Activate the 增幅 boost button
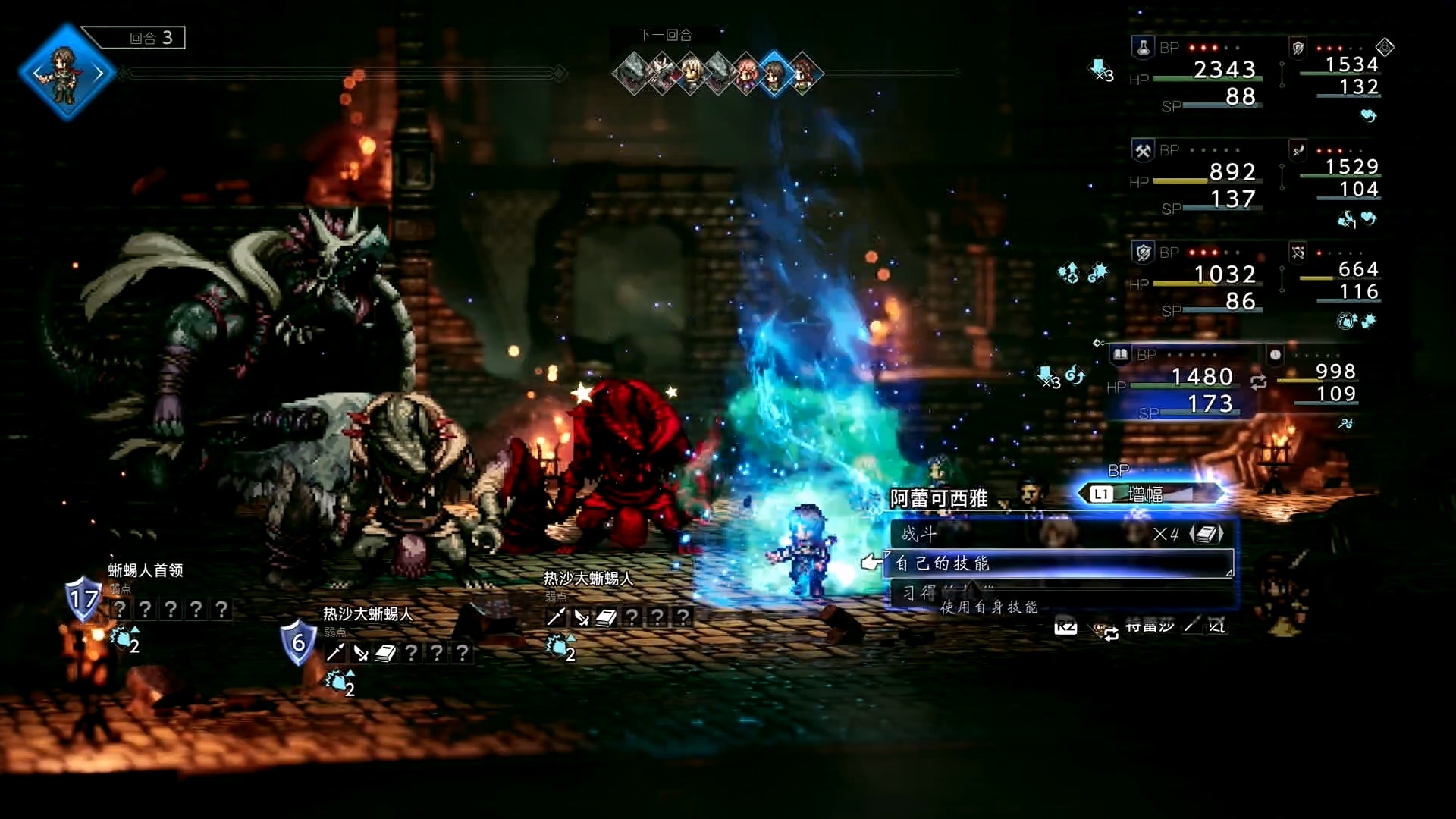The height and width of the screenshot is (819, 1456). point(1150,494)
